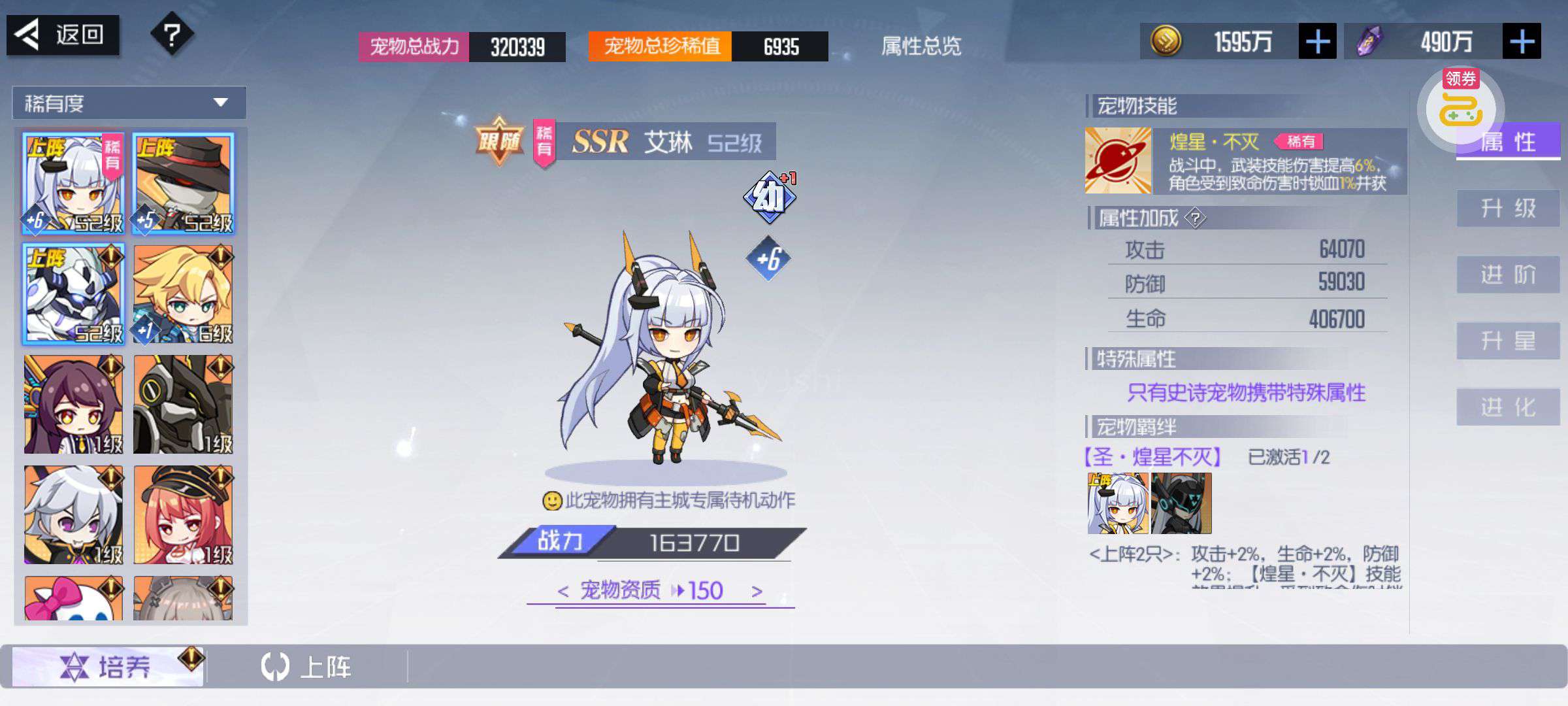Select the blond-haired pet thumbnail
The height and width of the screenshot is (706, 1568).
click(183, 294)
